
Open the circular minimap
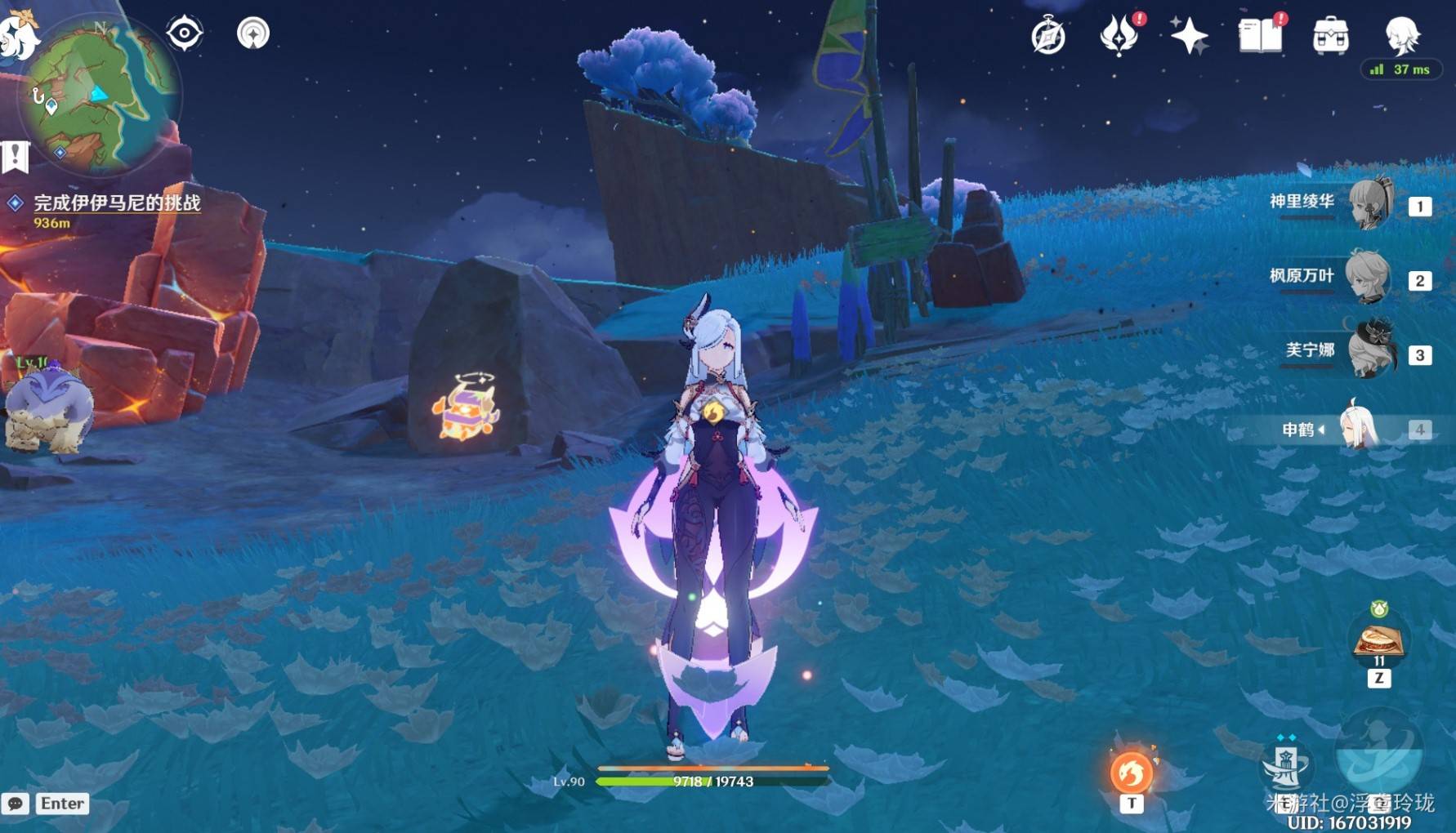(x=98, y=96)
